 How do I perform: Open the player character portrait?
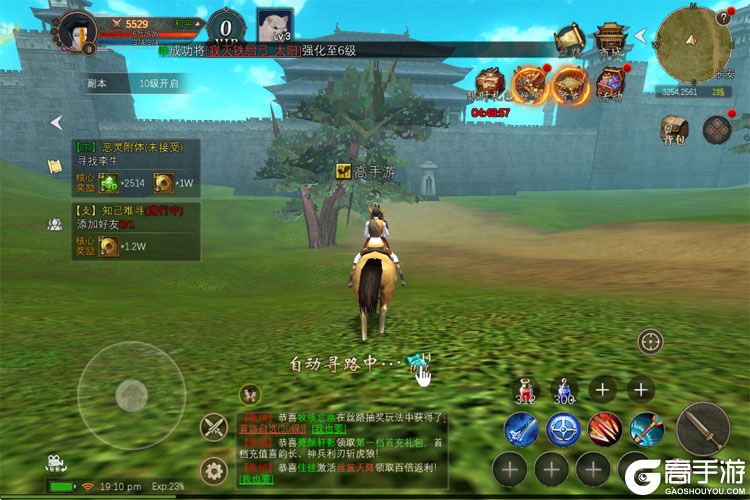[77, 30]
